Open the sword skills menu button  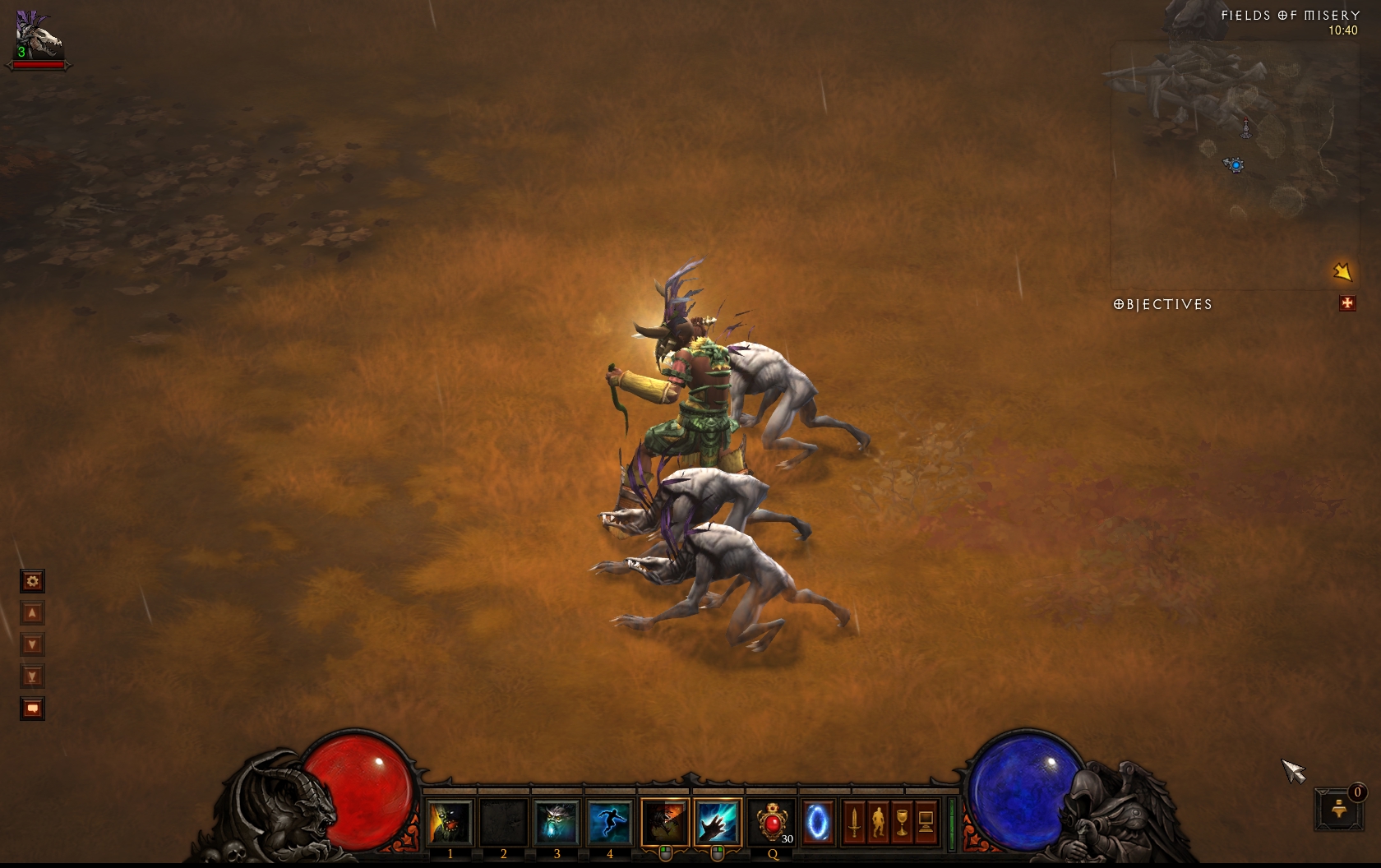tap(854, 822)
